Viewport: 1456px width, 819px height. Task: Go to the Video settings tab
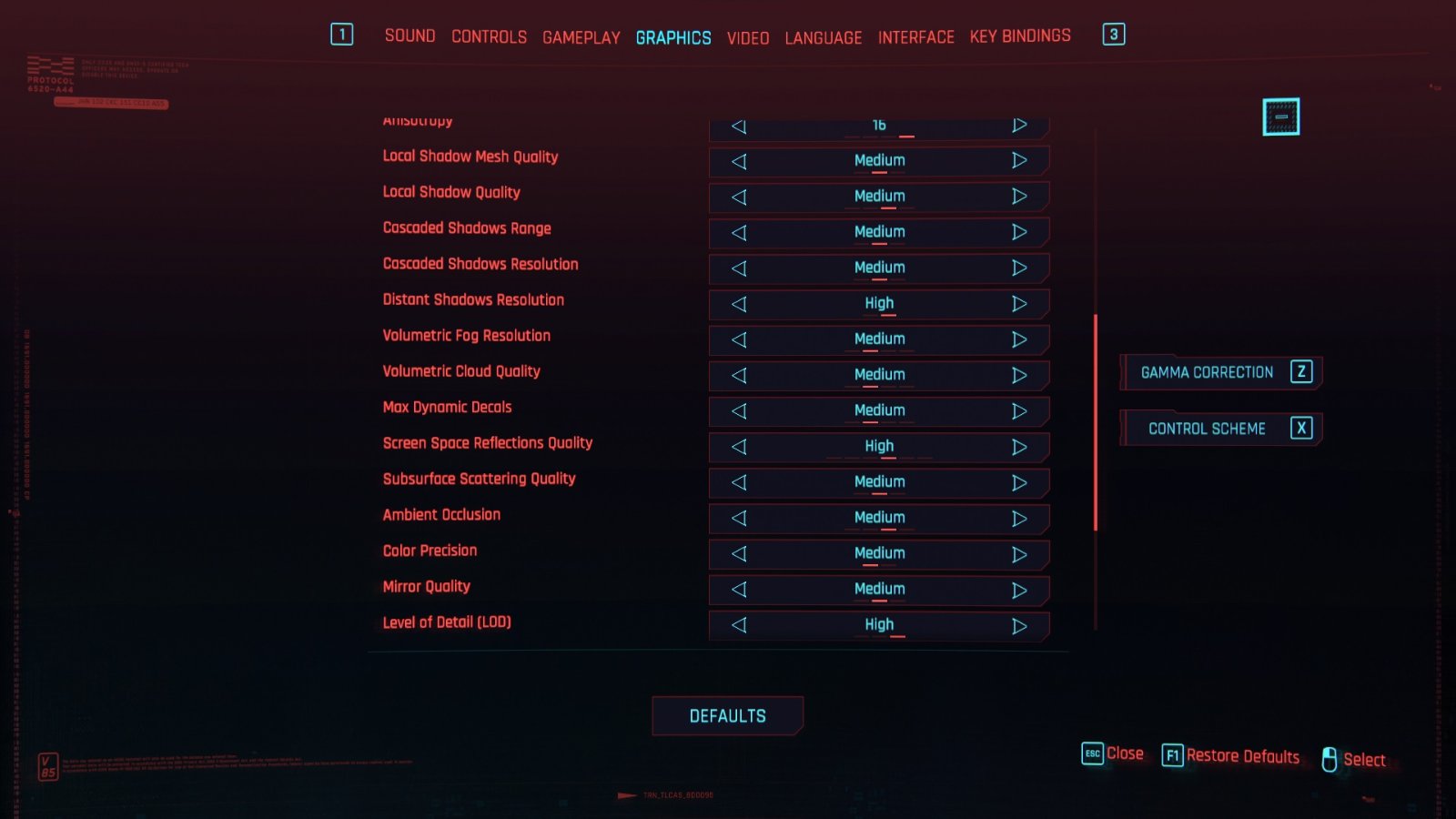click(x=747, y=38)
